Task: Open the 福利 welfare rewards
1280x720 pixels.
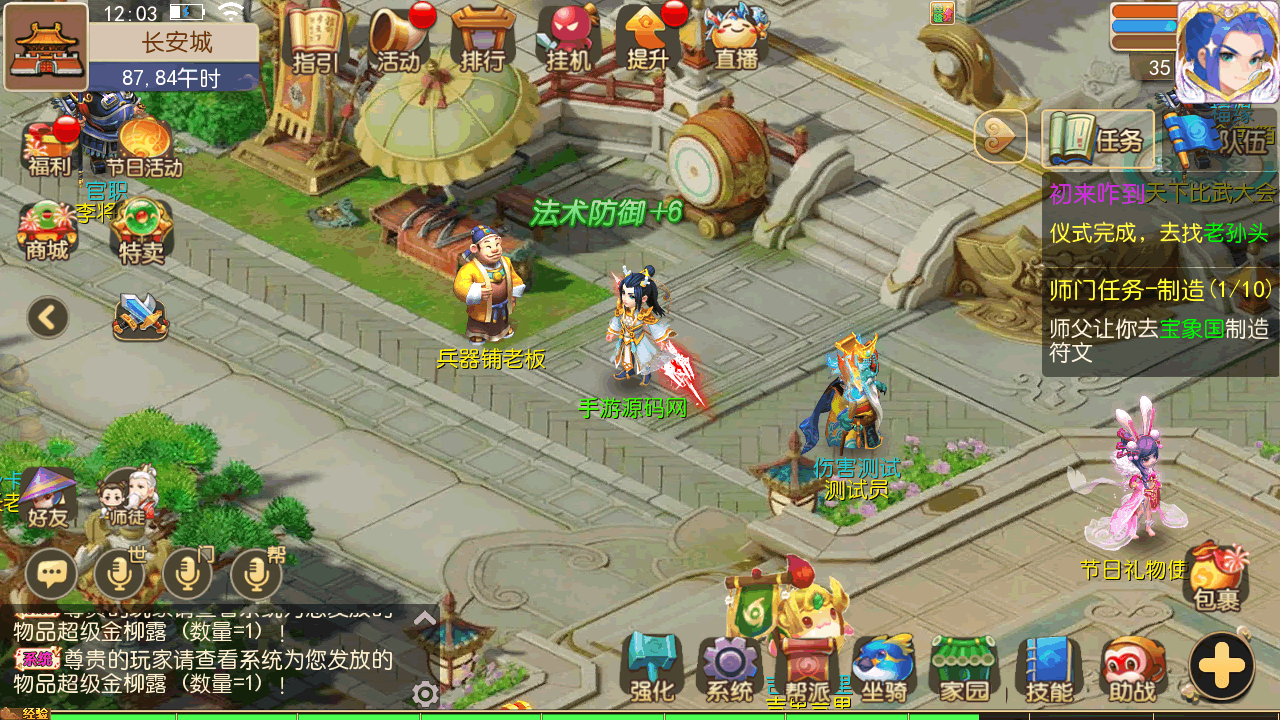Action: click(48, 147)
